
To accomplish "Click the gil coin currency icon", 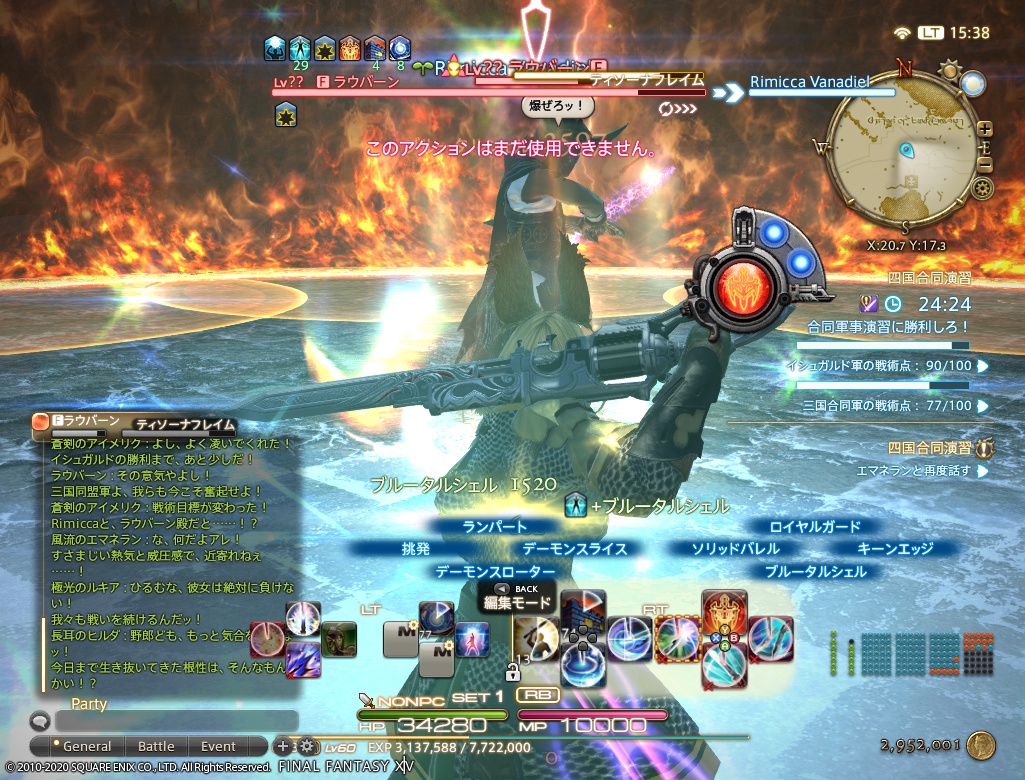I will [982, 744].
